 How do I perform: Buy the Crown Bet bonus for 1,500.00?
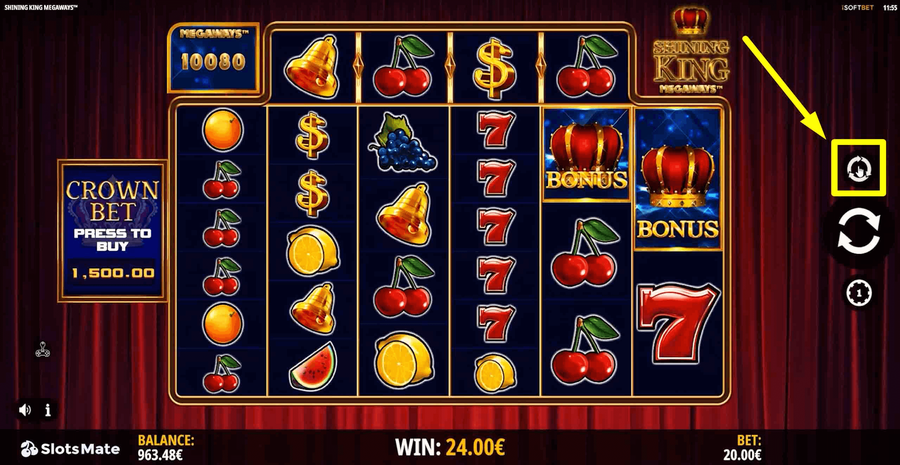112,228
